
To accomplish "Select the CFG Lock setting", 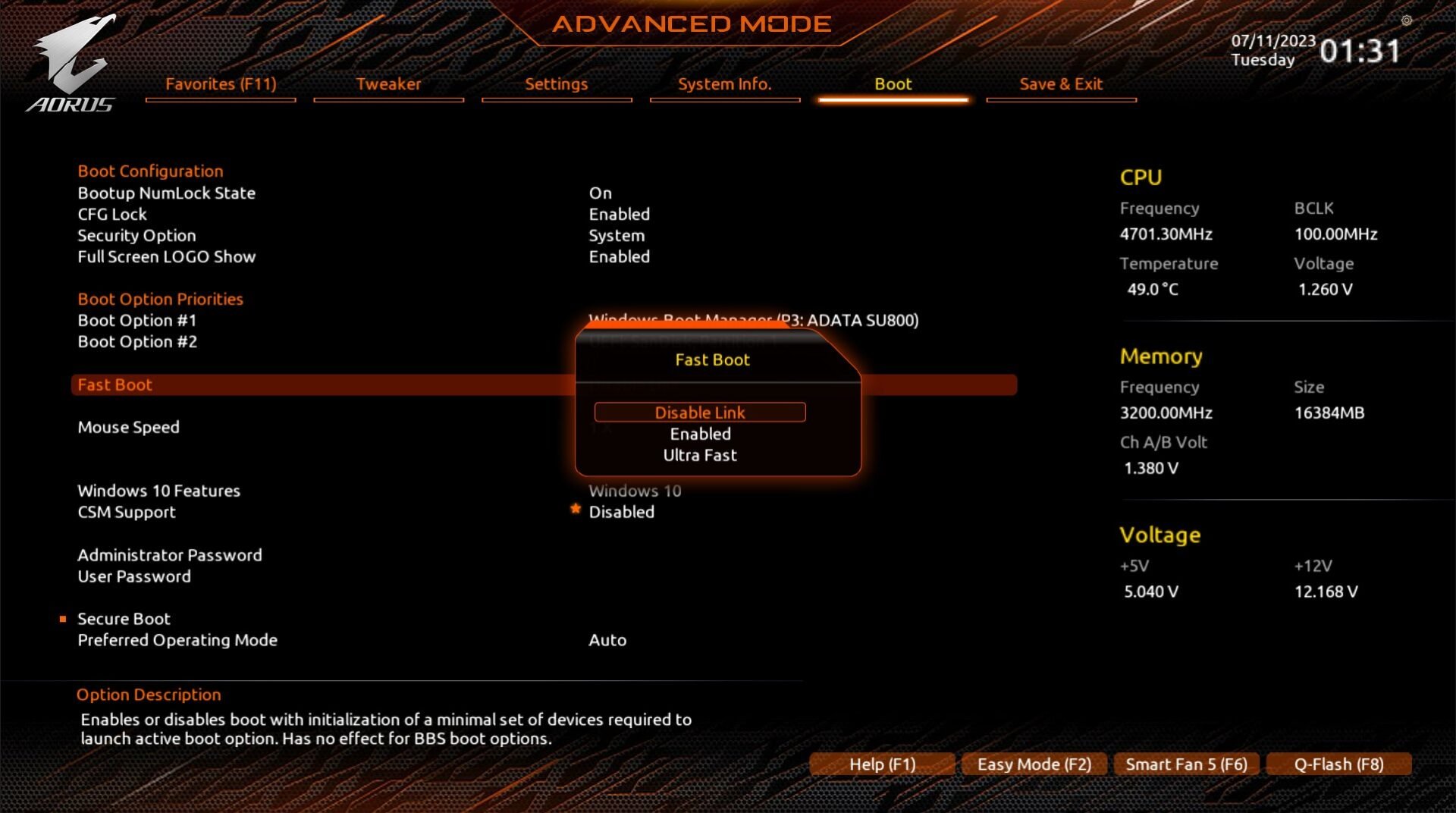I will (112, 215).
